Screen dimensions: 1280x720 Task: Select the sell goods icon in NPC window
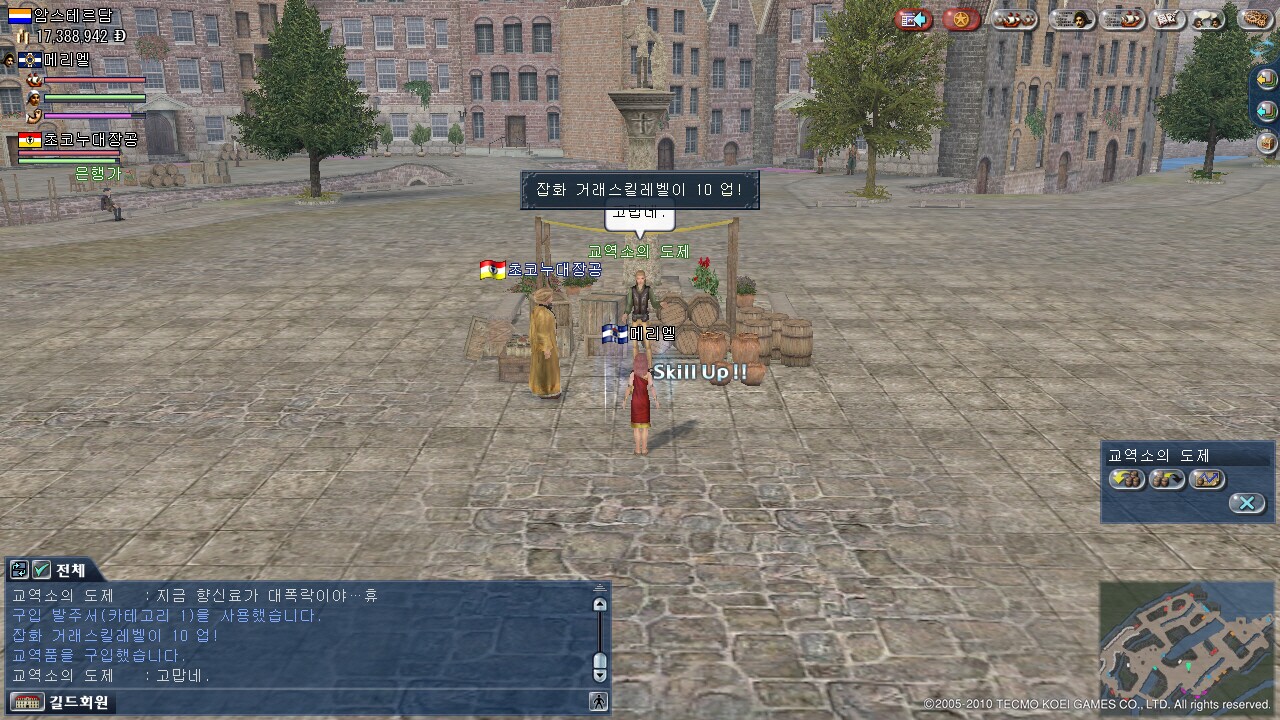click(x=1165, y=478)
